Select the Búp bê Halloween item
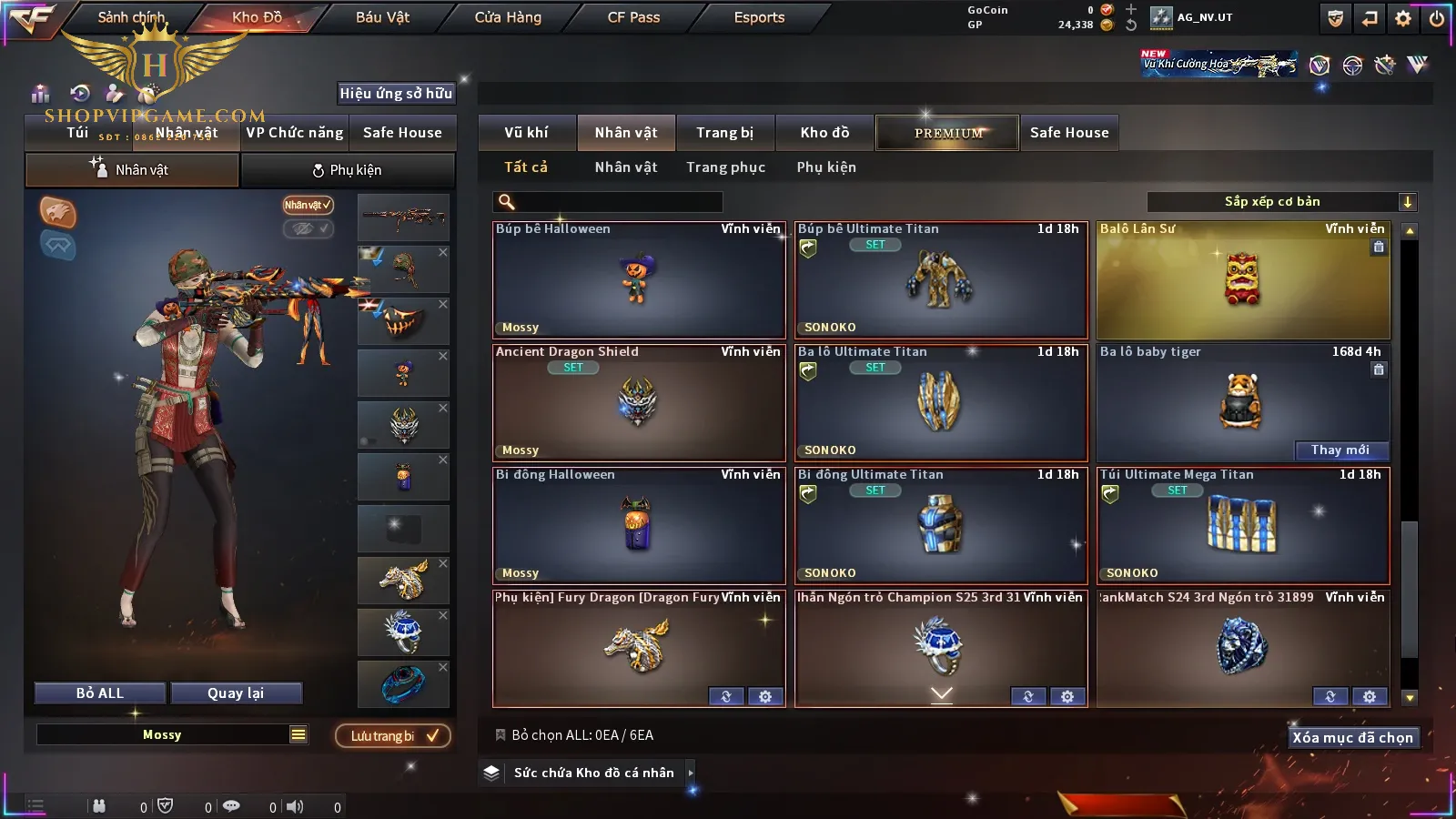Viewport: 1456px width, 819px height. click(638, 280)
